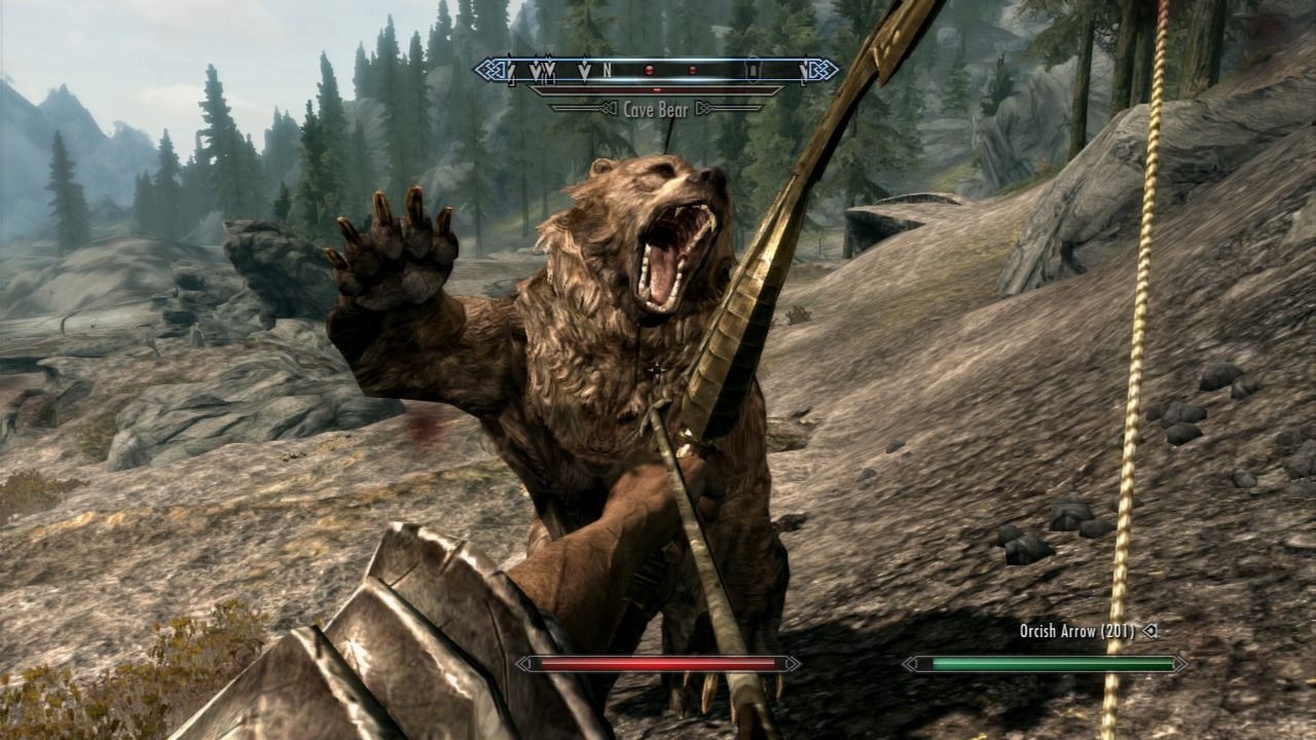Click the small red dot on Cave Bear's health bar
Viewport: 1316px width, 740px height.
[657, 88]
